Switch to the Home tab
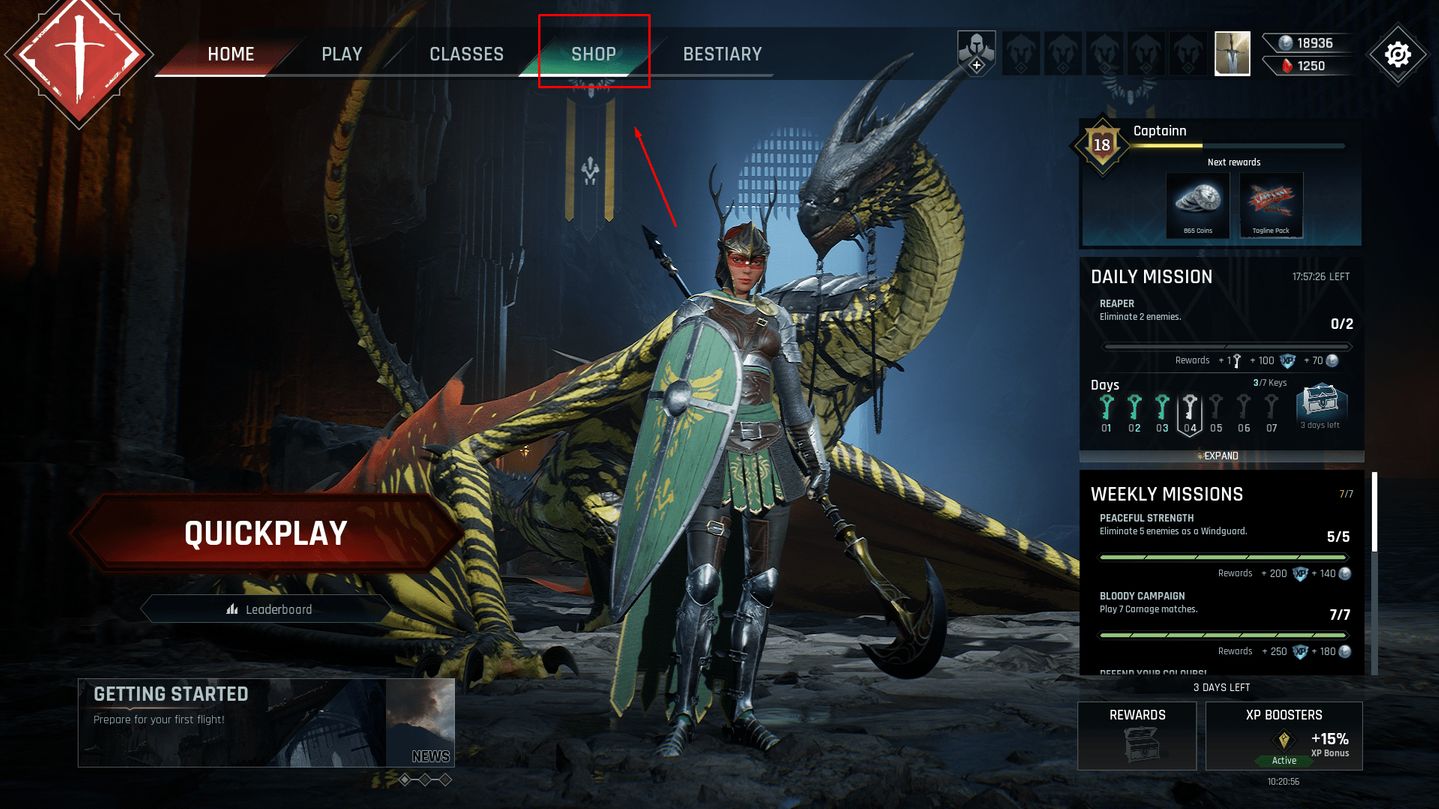Screen dimensions: 1439x809 coord(231,54)
